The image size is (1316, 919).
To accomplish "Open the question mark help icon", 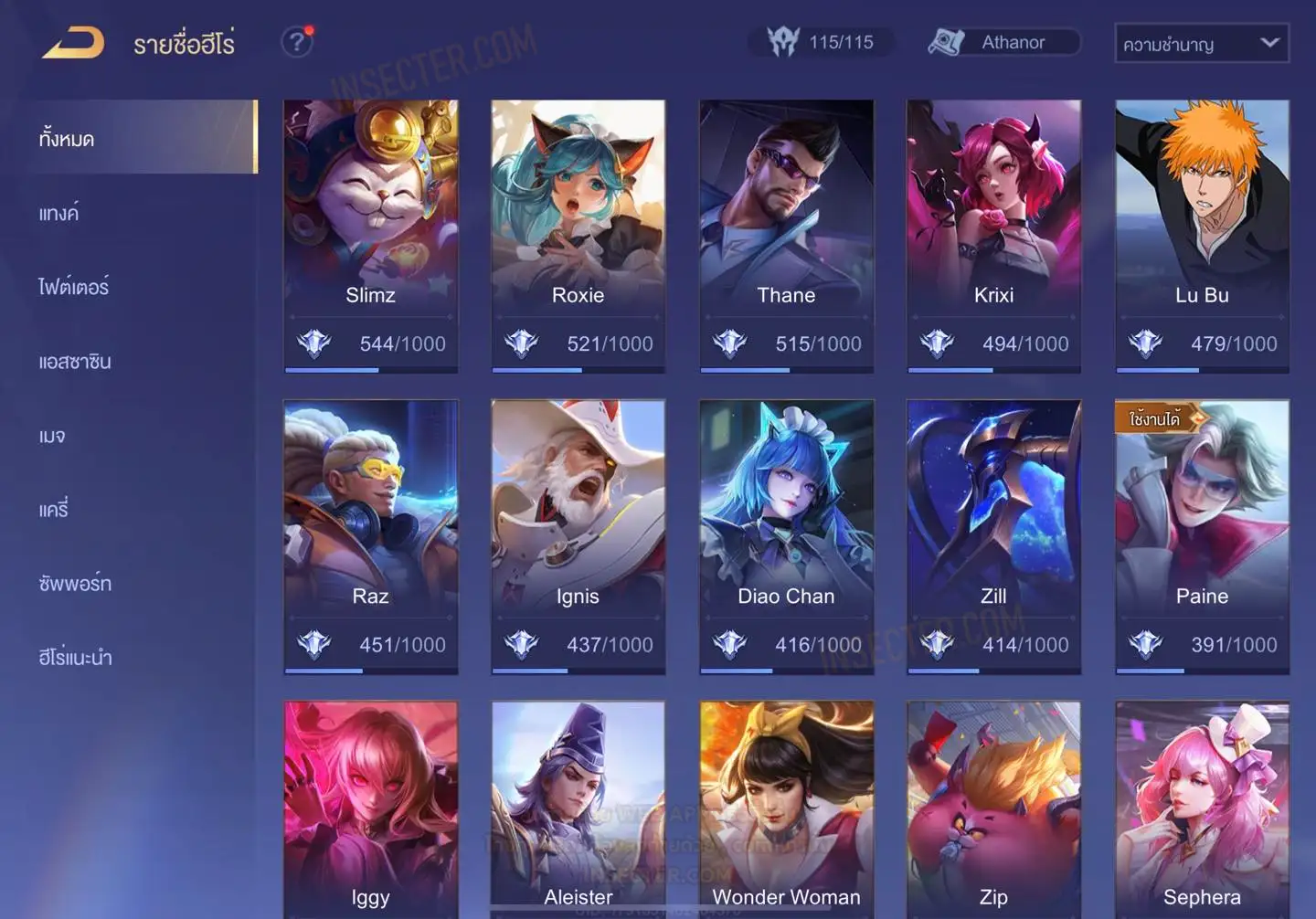I will (x=296, y=42).
